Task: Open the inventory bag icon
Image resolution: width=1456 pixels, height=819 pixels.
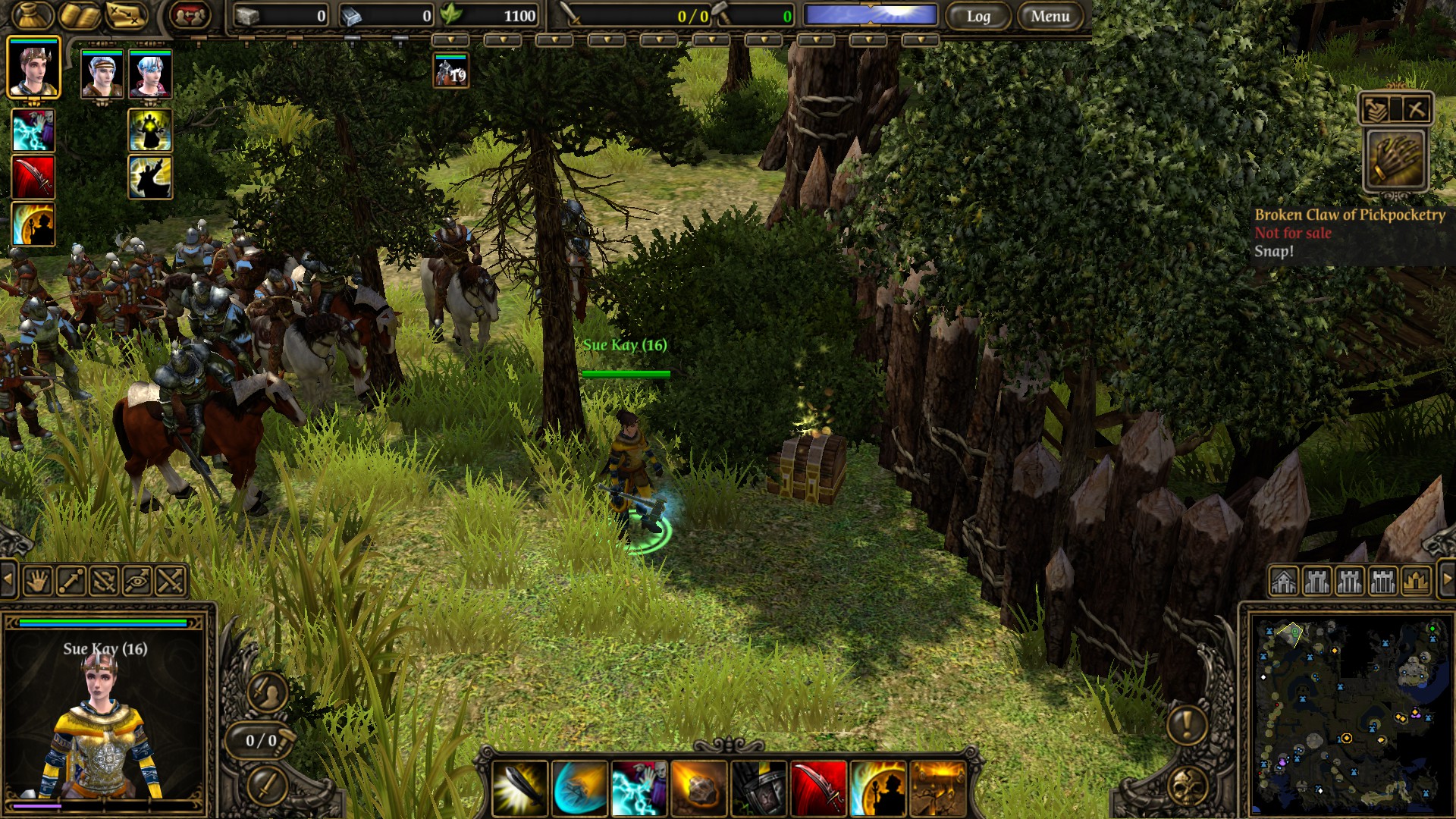Action: [x=33, y=15]
